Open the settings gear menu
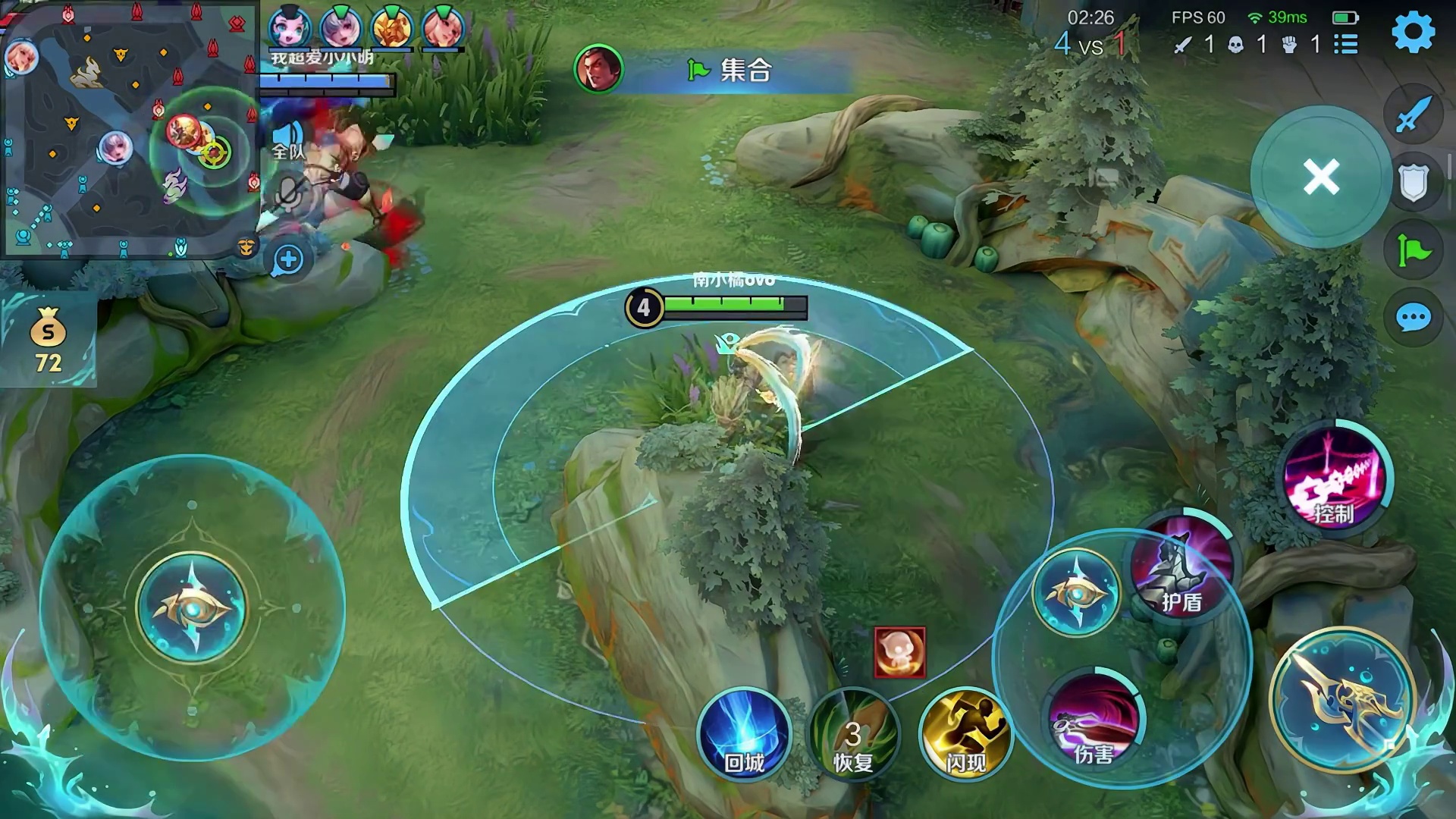The height and width of the screenshot is (819, 1456). 1414,32
